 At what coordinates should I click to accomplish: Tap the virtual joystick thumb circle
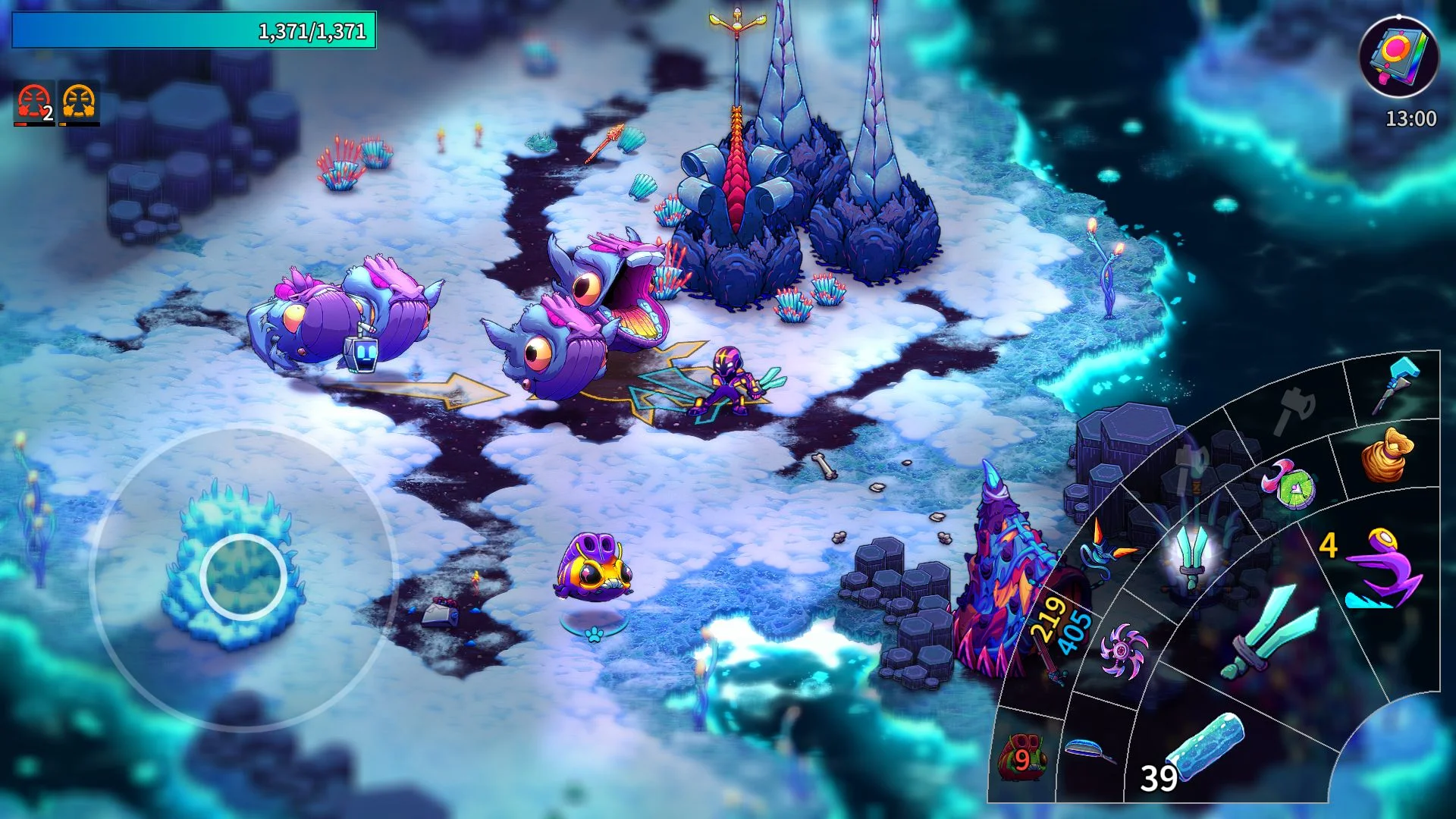pyautogui.click(x=243, y=577)
